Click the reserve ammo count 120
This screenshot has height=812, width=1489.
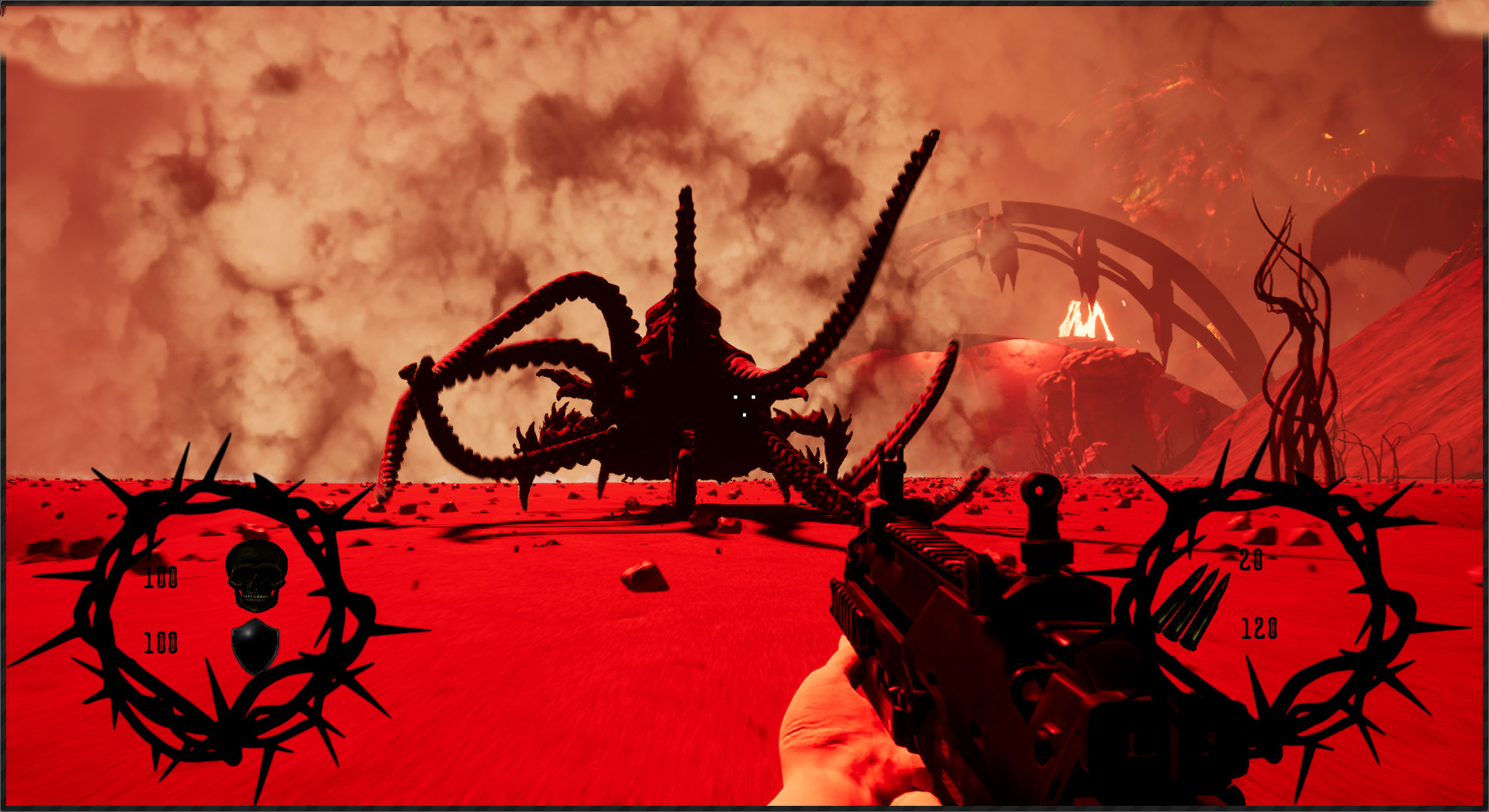click(1261, 626)
